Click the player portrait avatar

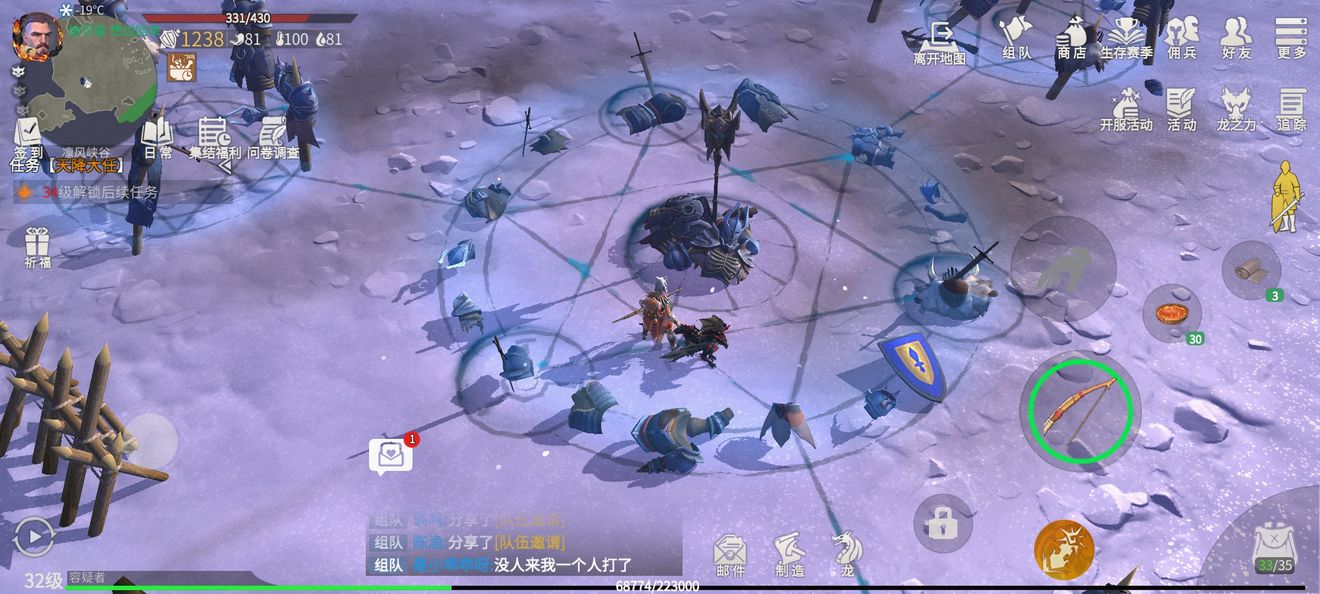(36, 36)
